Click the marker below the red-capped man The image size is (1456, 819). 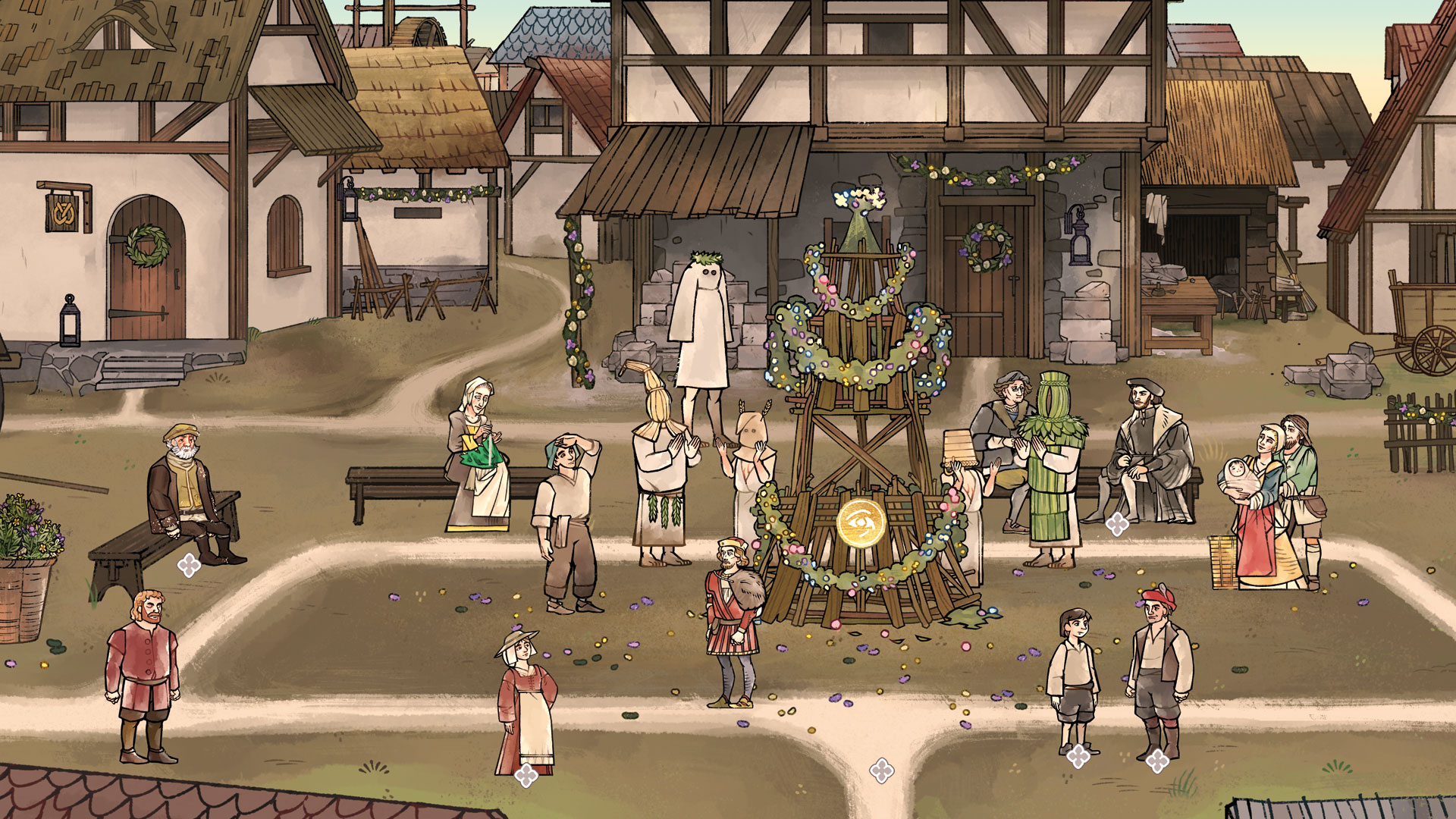click(1156, 760)
